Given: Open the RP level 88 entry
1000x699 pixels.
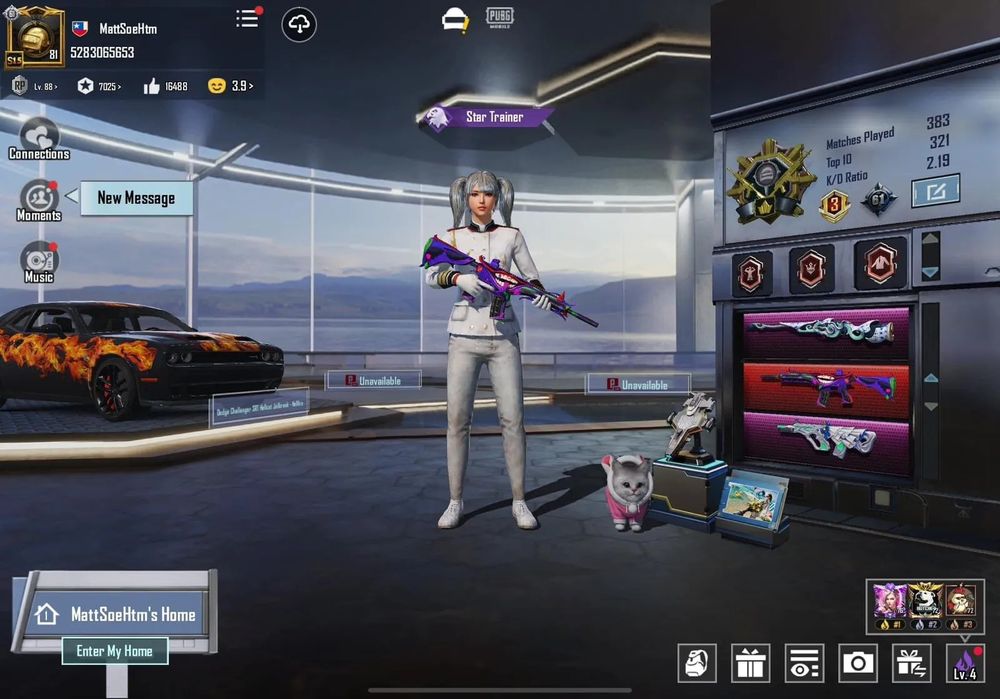Looking at the screenshot, I should 34,87.
